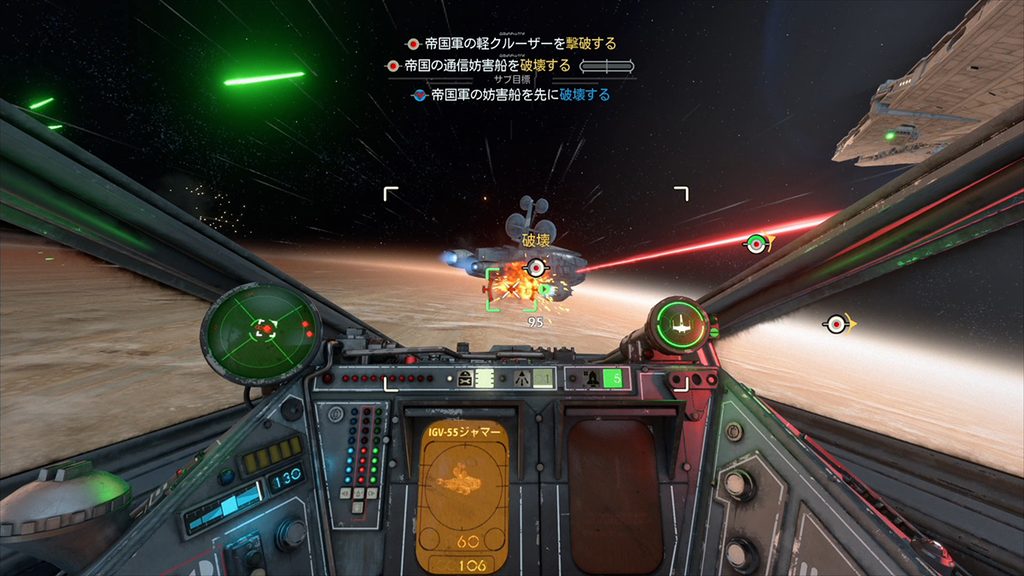Click the green shield status gauge
Image resolution: width=1024 pixels, height=576 pixels.
coord(678,325)
